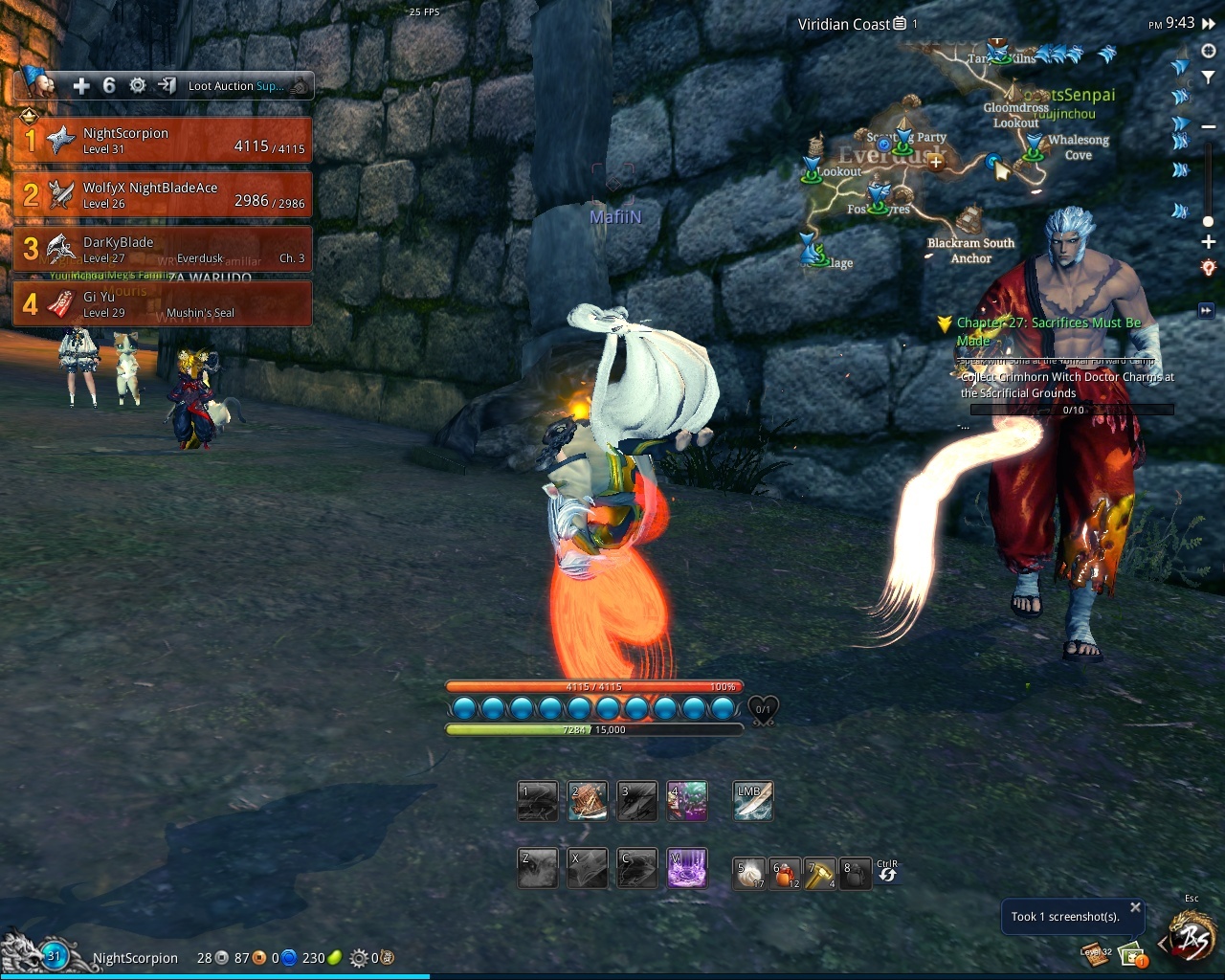Image resolution: width=1225 pixels, height=980 pixels.
Task: Zoom in the minimap with plus button
Action: pos(1209,242)
